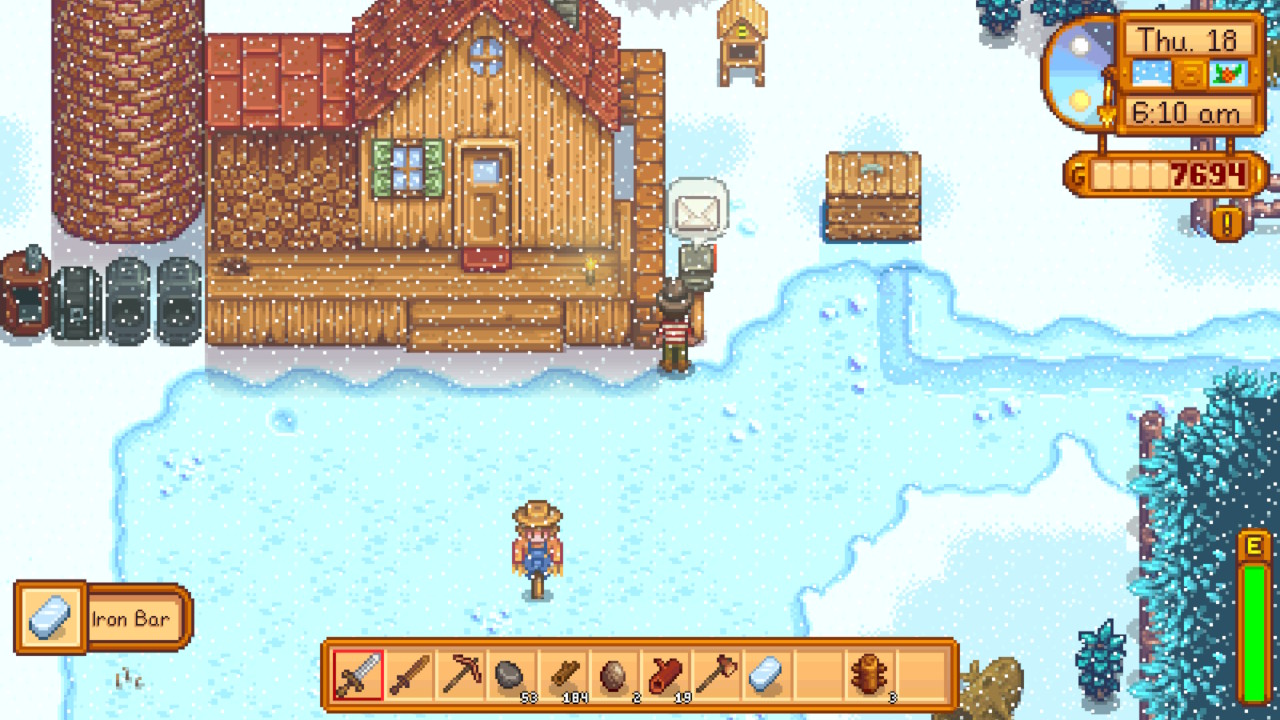Open the journal with the exclamation mark
1280x720 pixels.
(1227, 222)
